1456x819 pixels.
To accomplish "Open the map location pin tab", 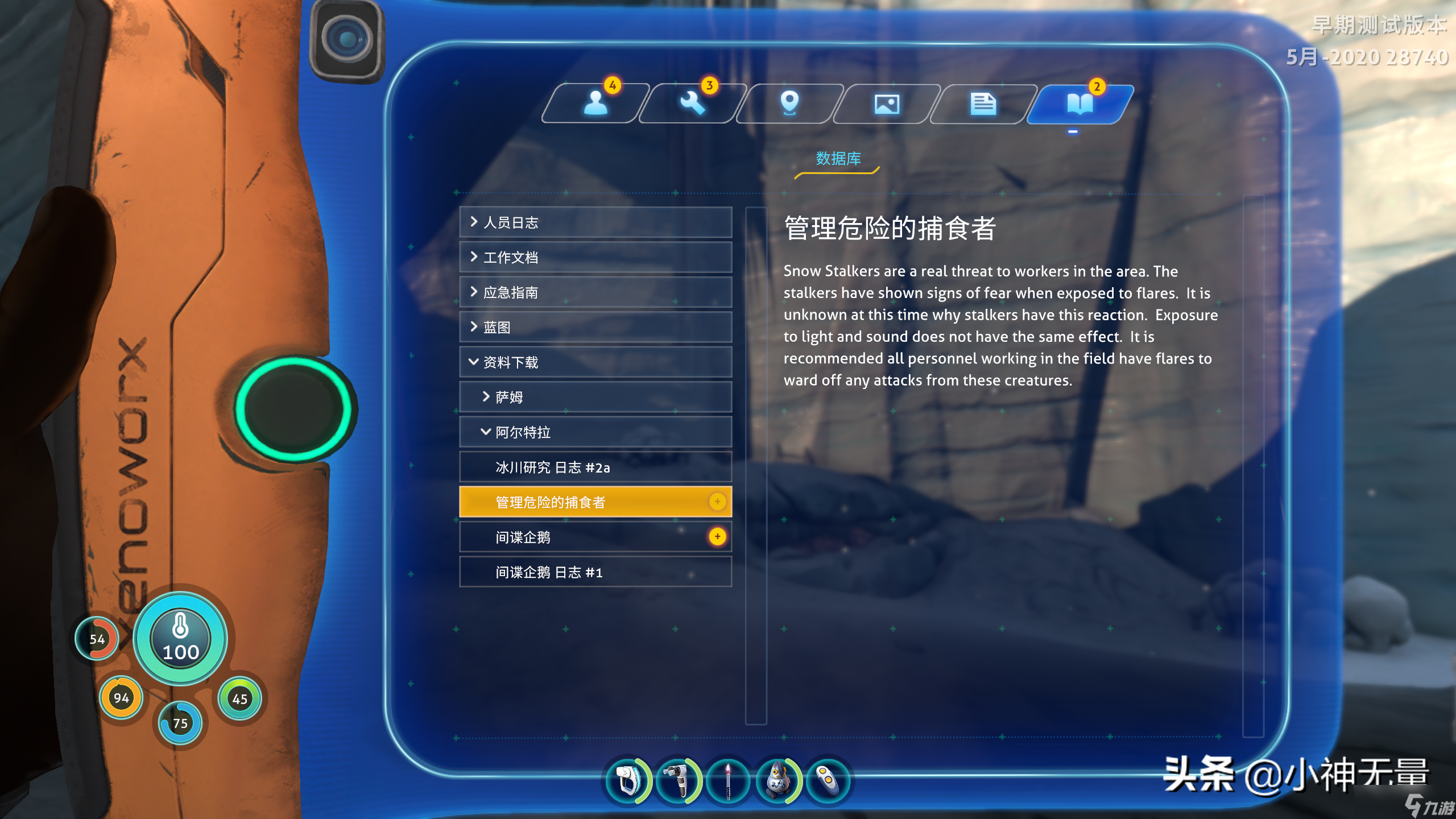I will point(789,103).
